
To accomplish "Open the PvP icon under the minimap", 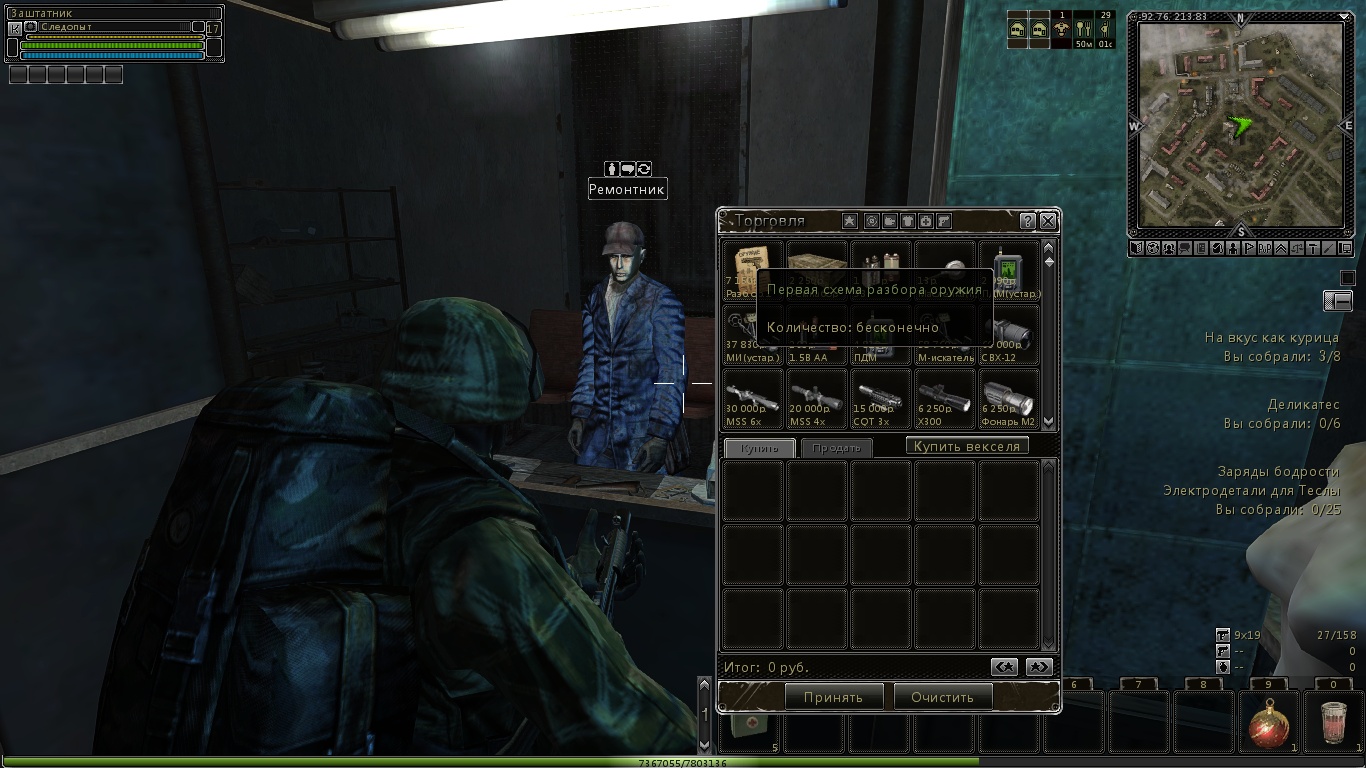I will [1264, 248].
